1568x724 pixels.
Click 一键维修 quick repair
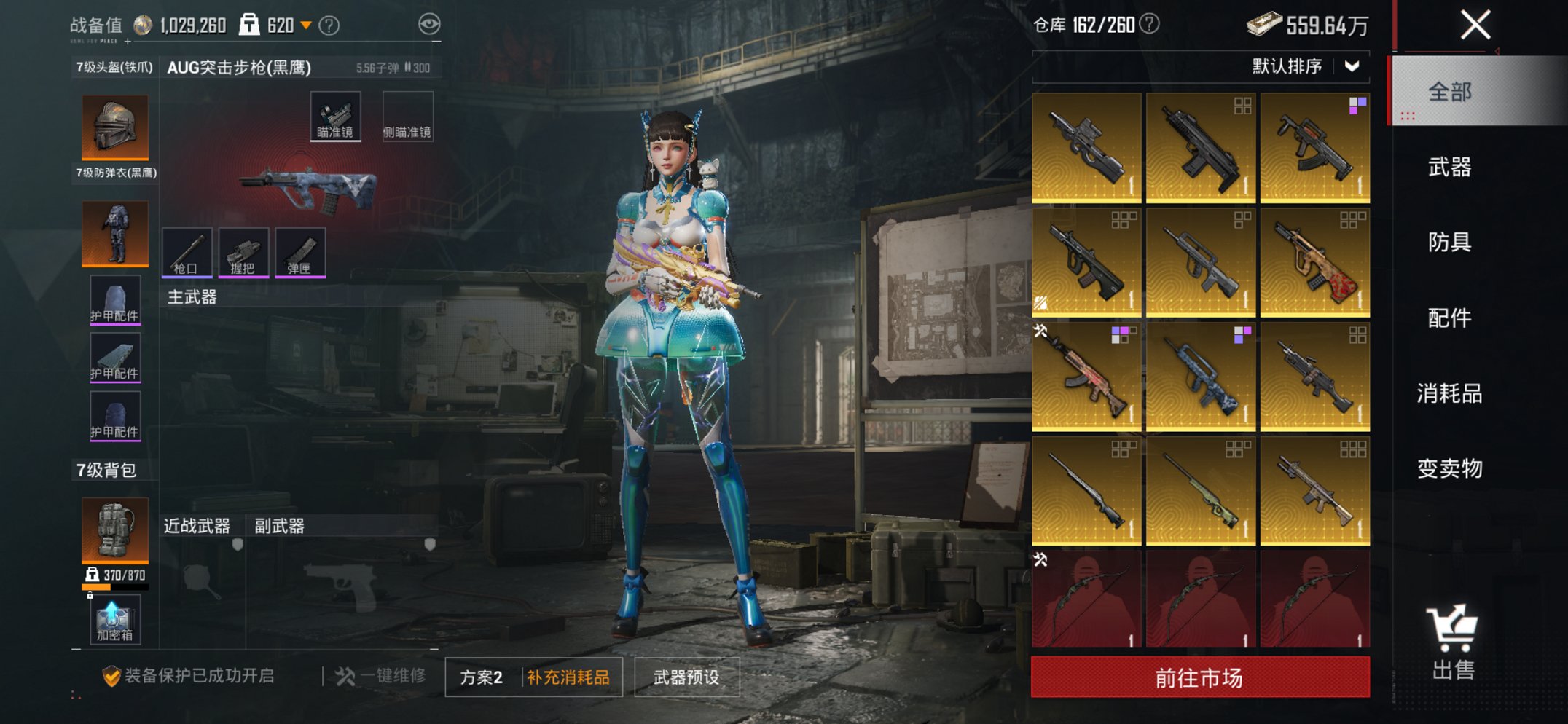coord(381,676)
